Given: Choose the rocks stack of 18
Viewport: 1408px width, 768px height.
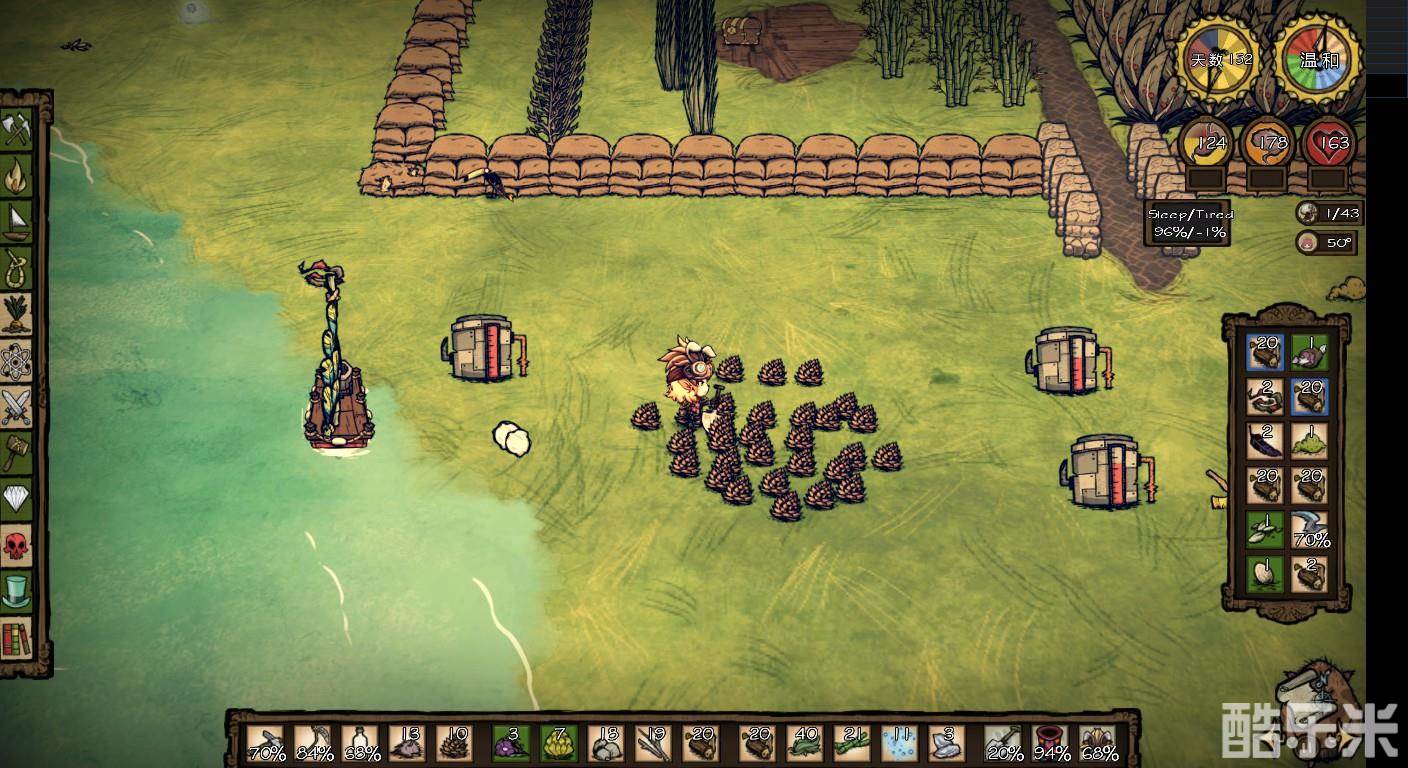Looking at the screenshot, I should coord(605,744).
